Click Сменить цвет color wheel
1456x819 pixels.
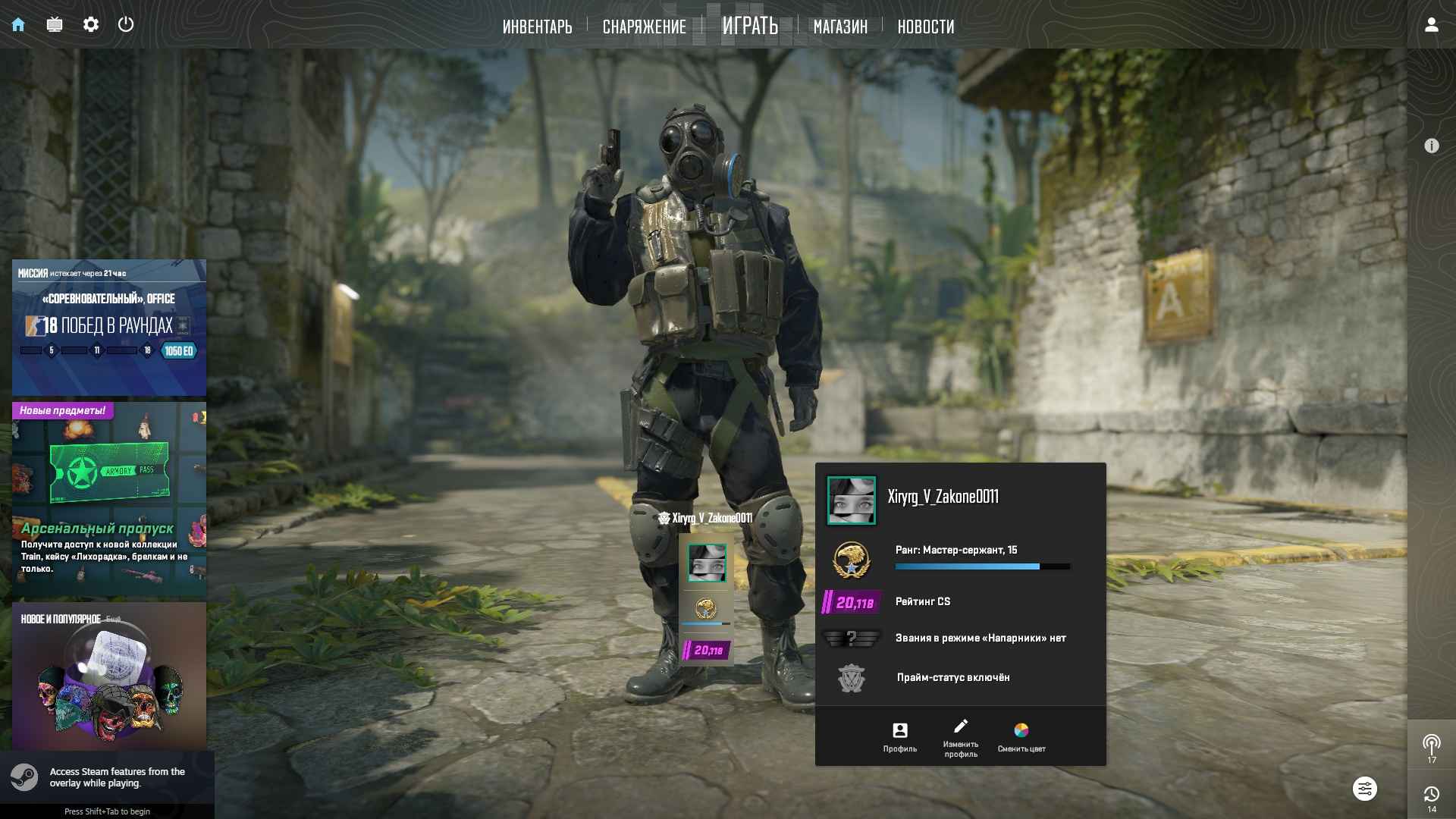(x=1021, y=736)
